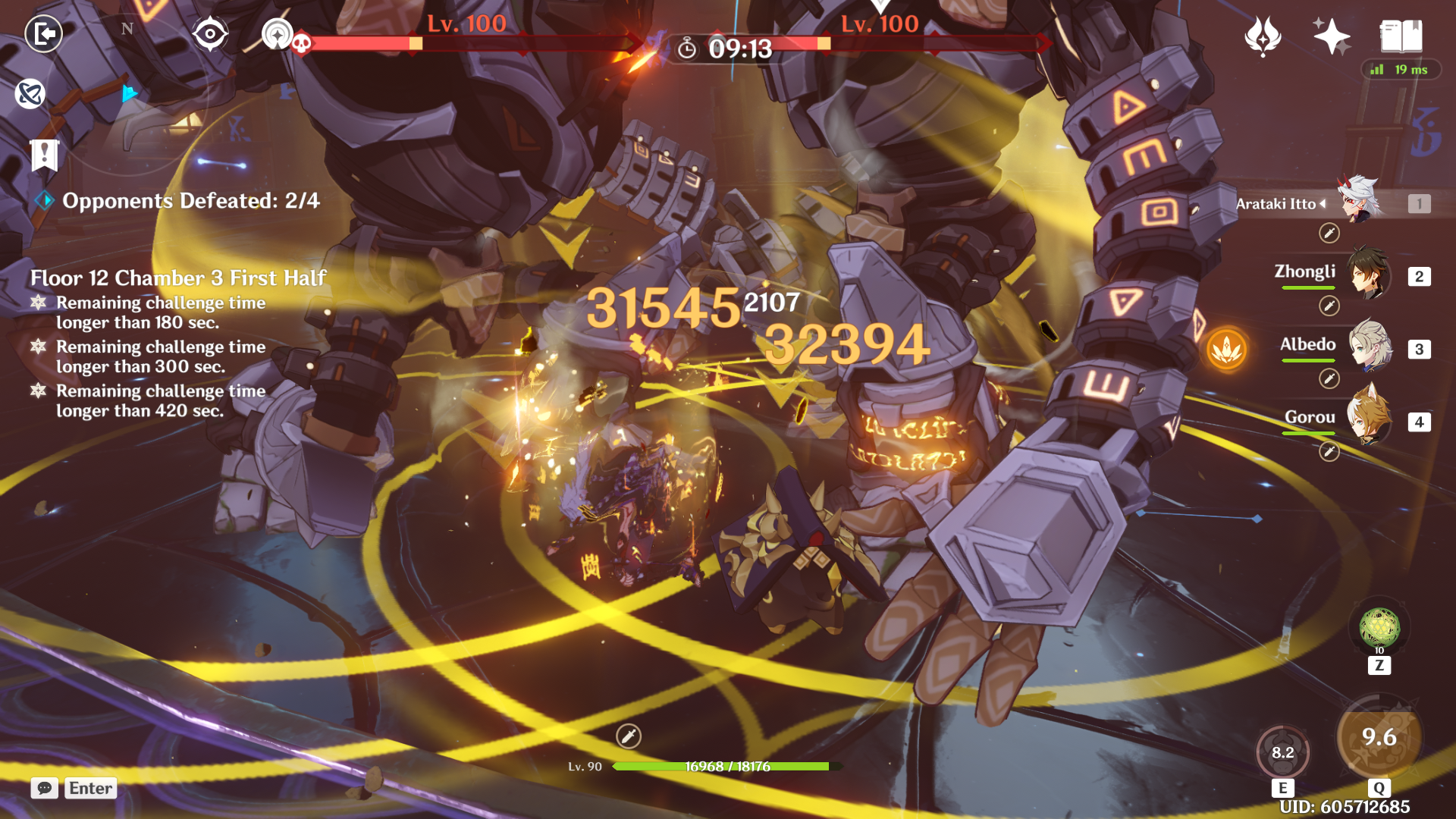Click the exit domain door icon
Screen dimensions: 1456x819
(x=44, y=34)
